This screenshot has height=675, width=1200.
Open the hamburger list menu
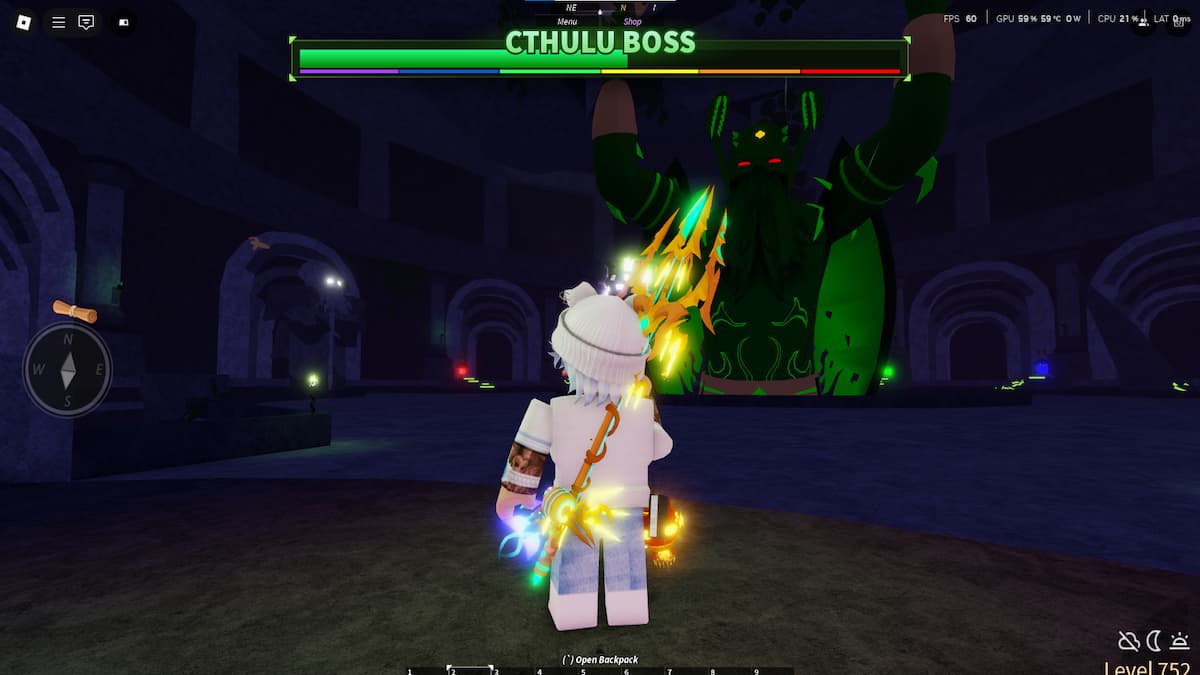point(58,22)
